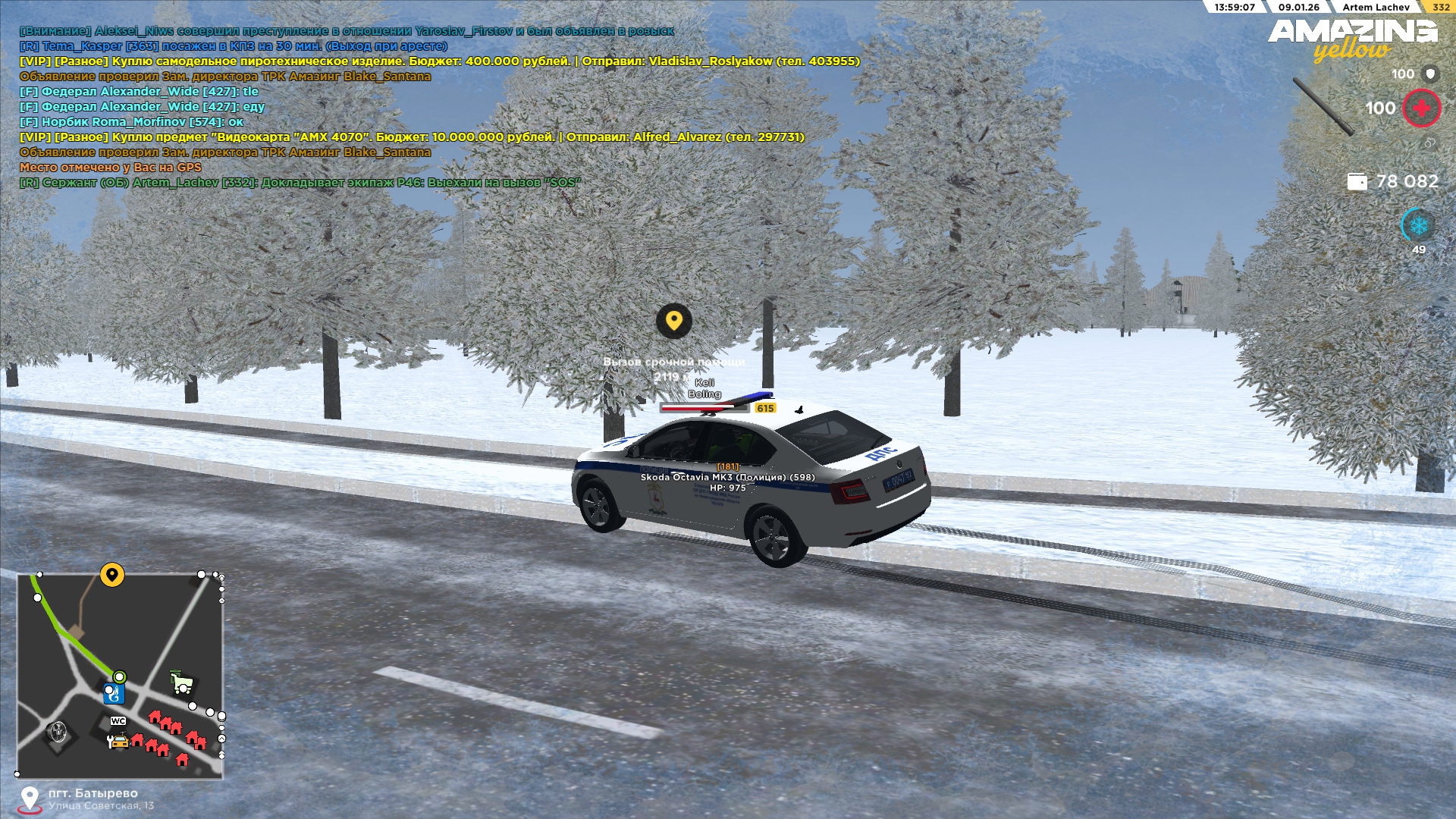The height and width of the screenshot is (819, 1456).
Task: Click the Vladislav_Roslyakow pyrotechnics ad message
Action: click(440, 61)
